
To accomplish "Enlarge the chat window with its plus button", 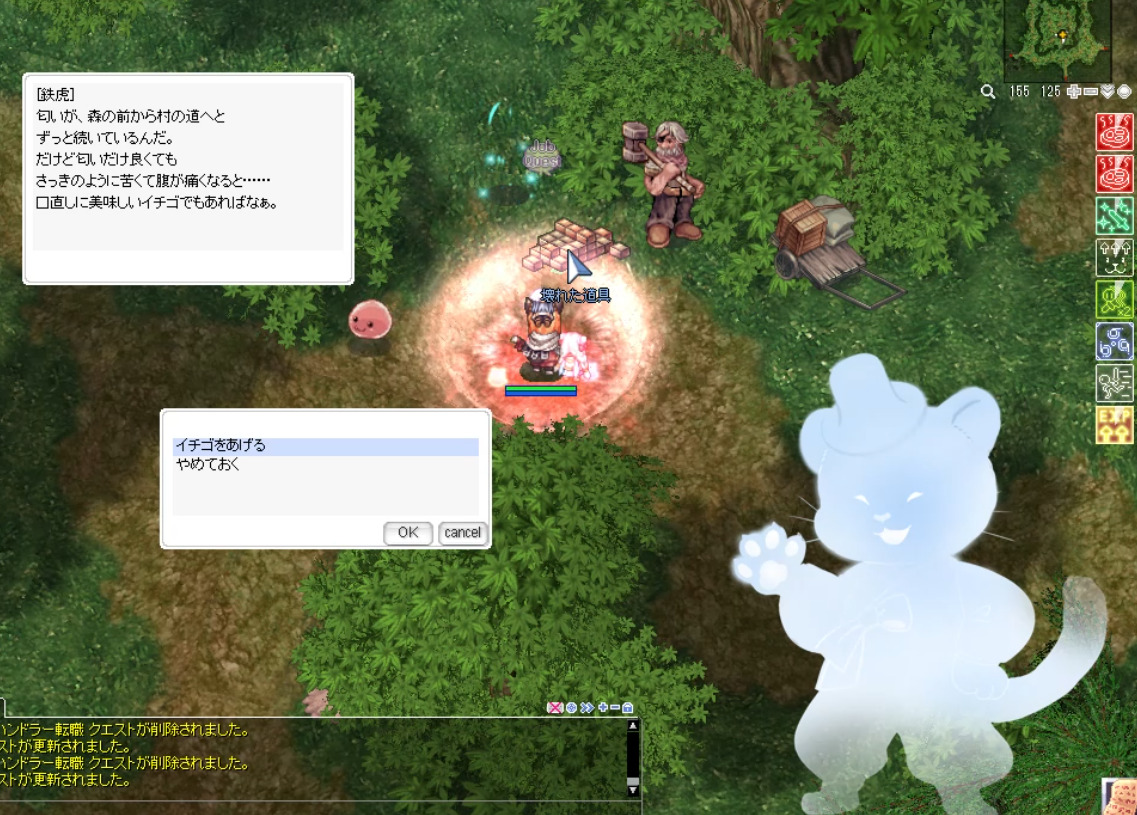I will 601,708.
